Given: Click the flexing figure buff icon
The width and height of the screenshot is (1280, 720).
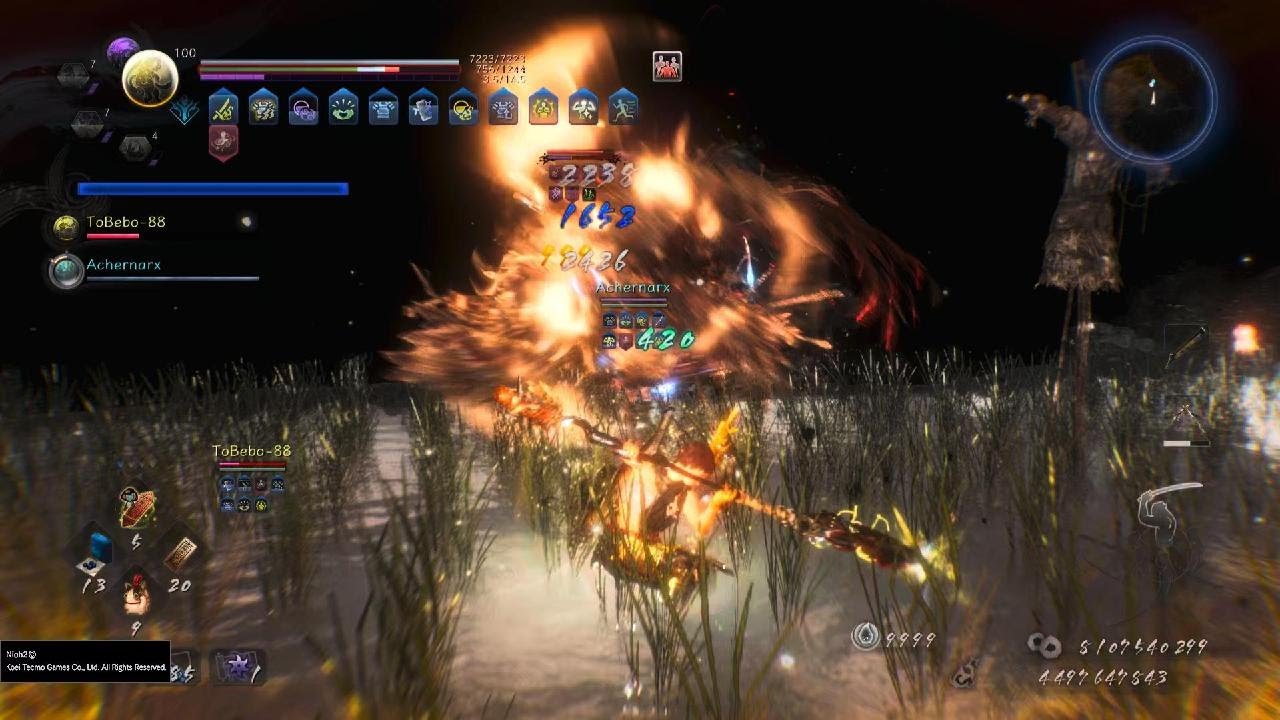Looking at the screenshot, I should pyautogui.click(x=583, y=106).
